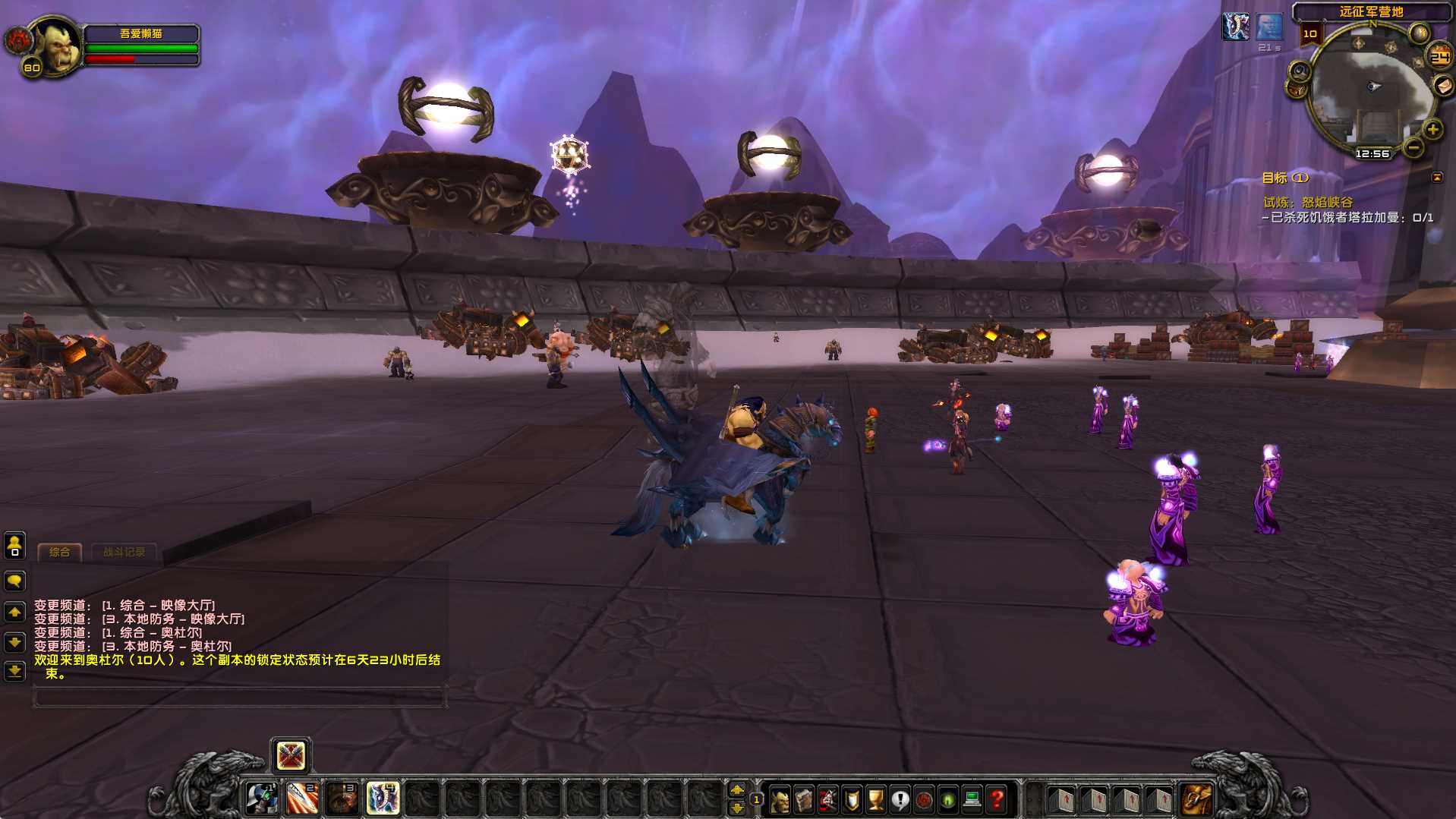The image size is (1456, 819).
Task: Open the chat speech-bubble menu
Action: [14, 581]
